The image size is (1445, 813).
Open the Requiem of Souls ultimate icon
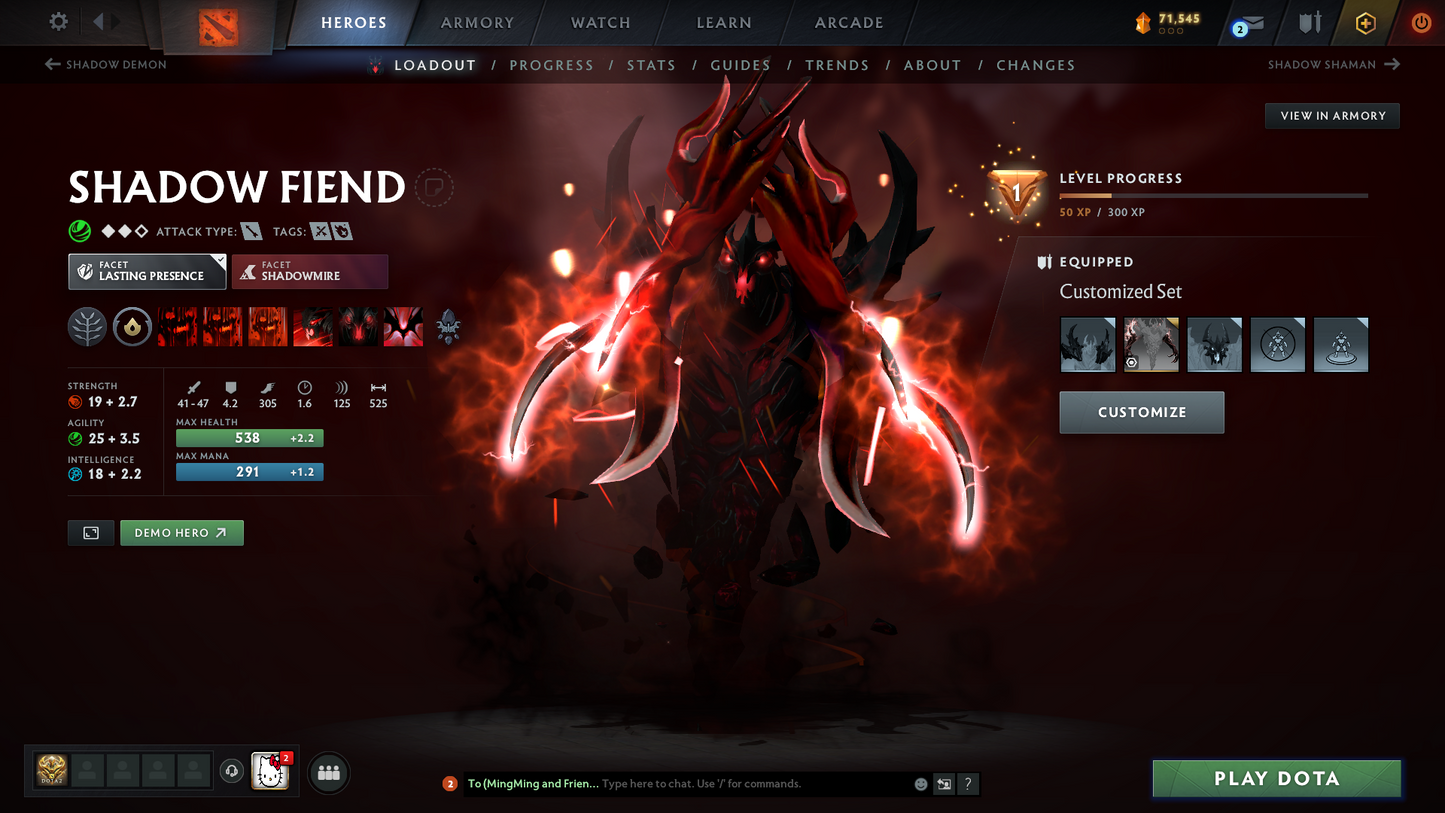click(403, 326)
